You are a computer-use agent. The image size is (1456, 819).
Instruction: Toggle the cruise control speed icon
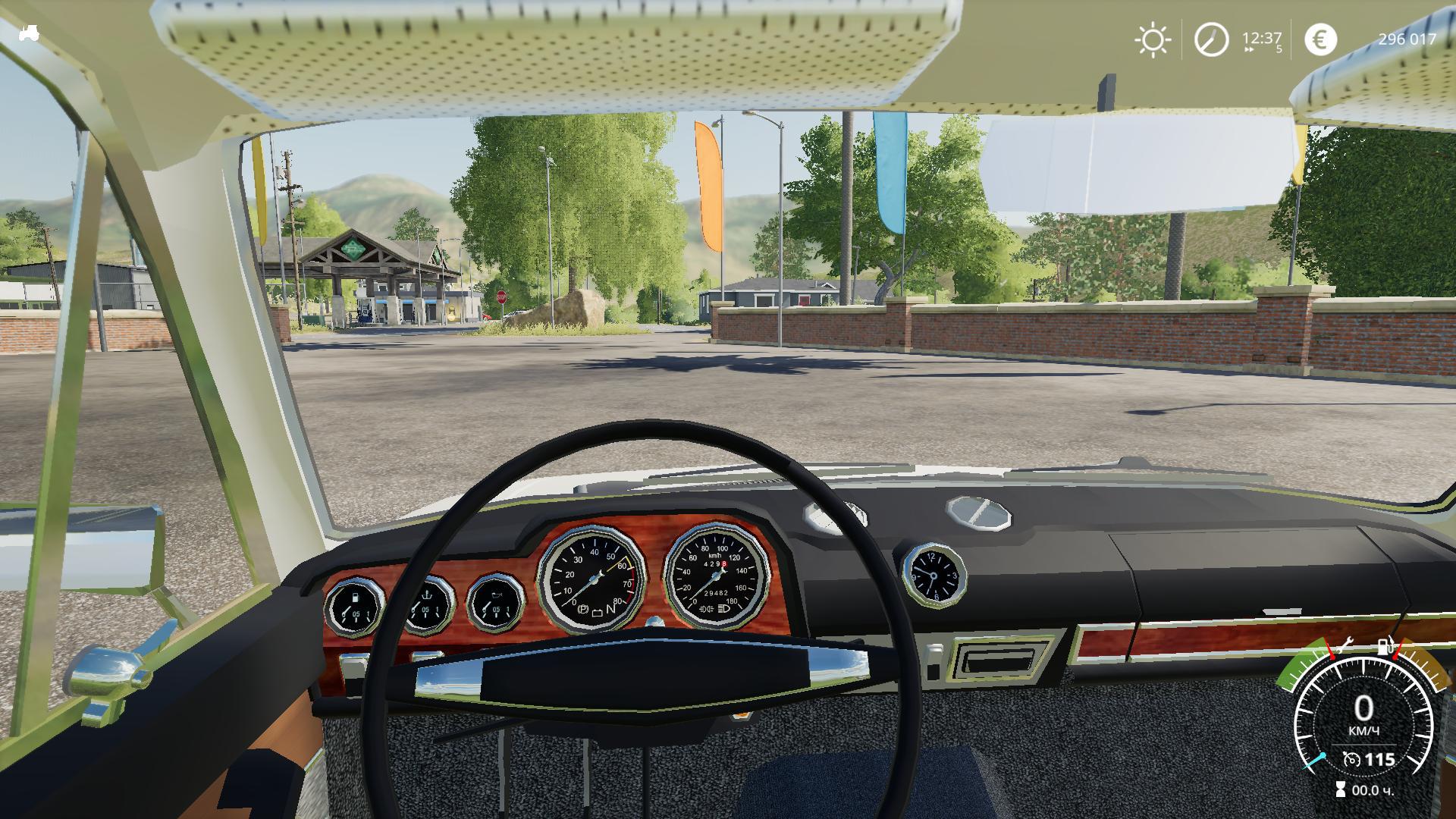click(x=1351, y=759)
